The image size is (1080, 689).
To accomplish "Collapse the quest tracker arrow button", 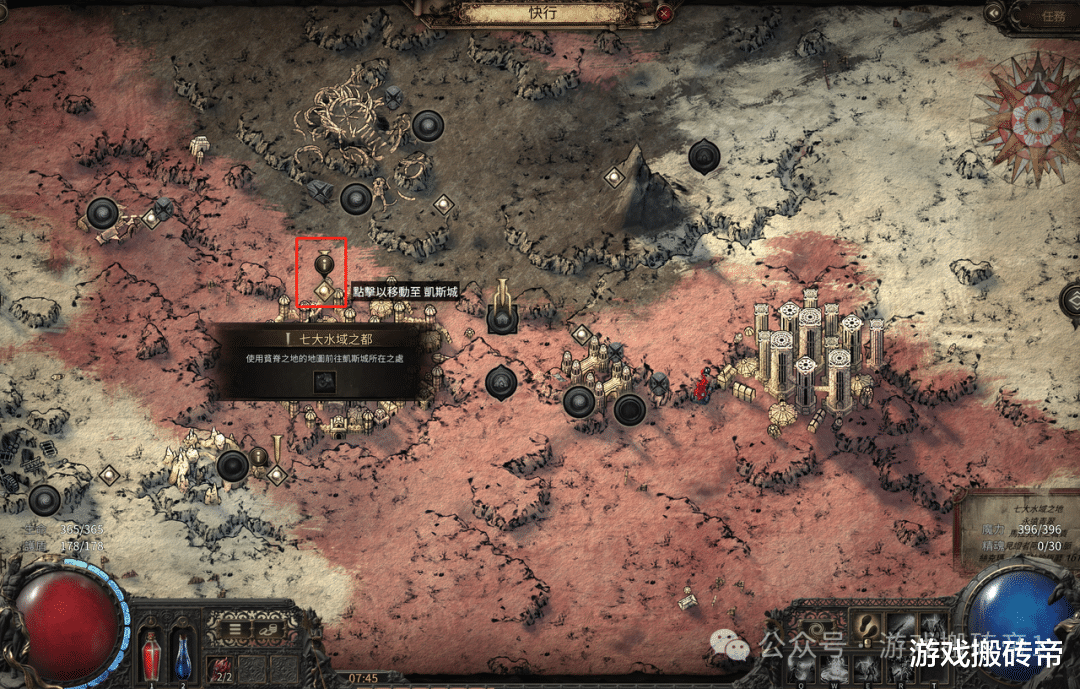I will (x=993, y=13).
